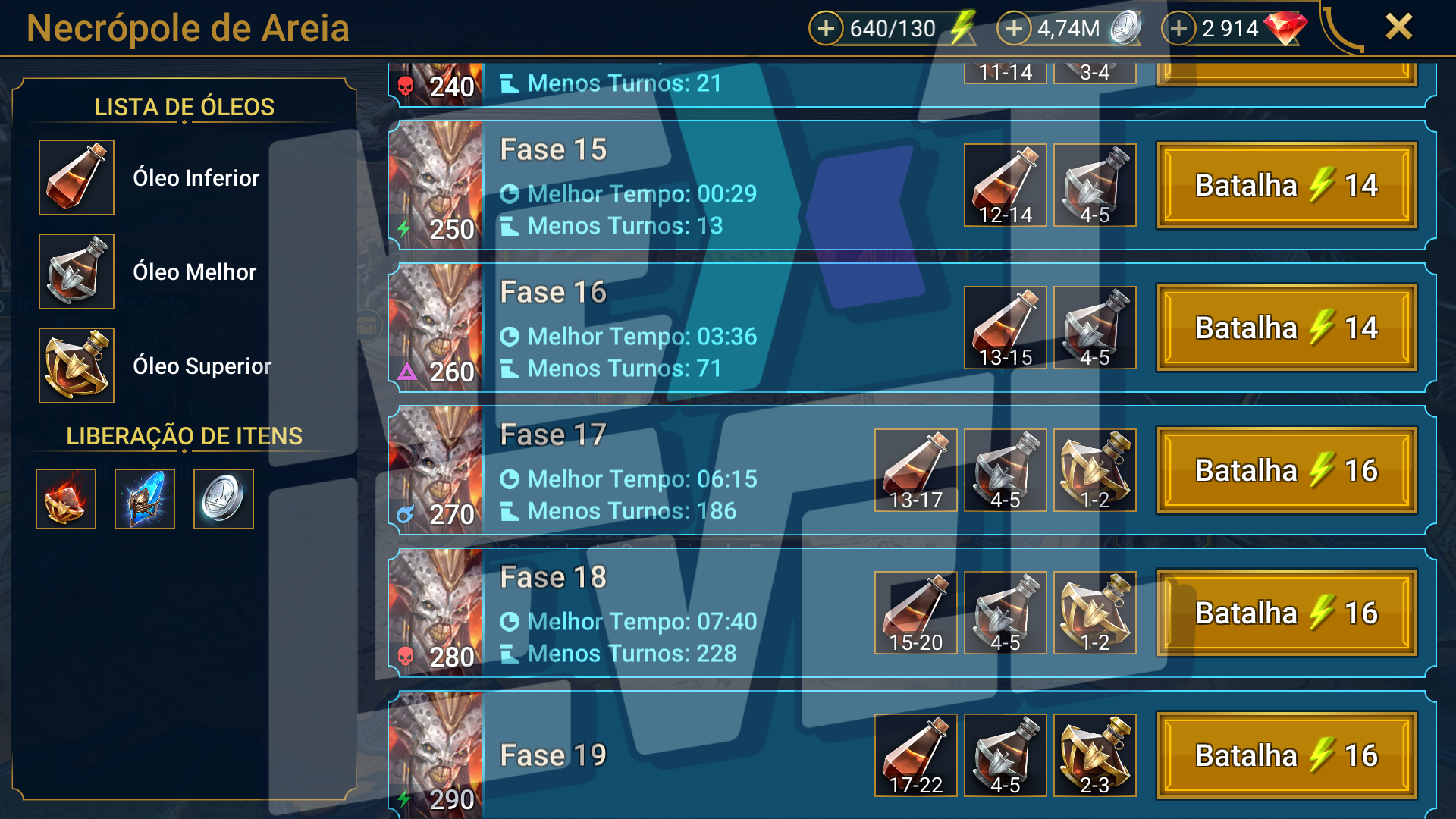View Fase 19 superior oil reward 2-3
The image size is (1456, 819).
point(1094,755)
